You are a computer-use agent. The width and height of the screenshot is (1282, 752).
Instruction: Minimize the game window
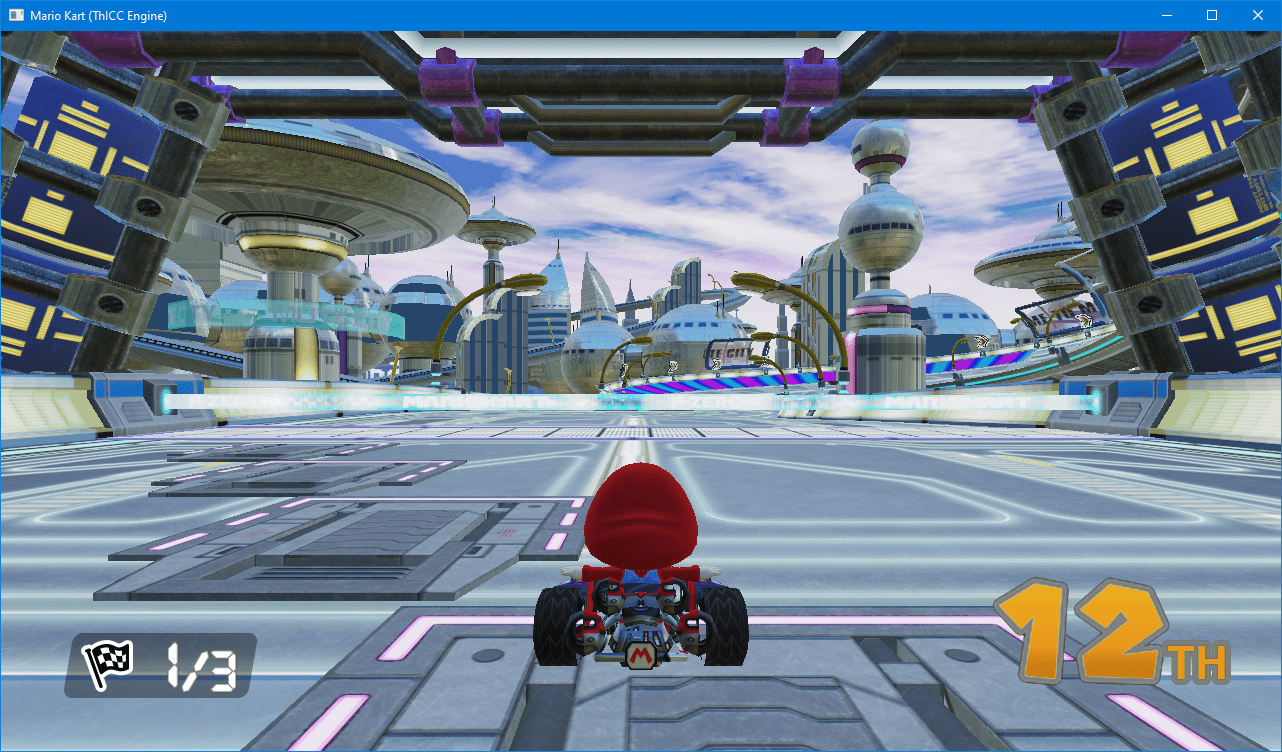pyautogui.click(x=1166, y=15)
